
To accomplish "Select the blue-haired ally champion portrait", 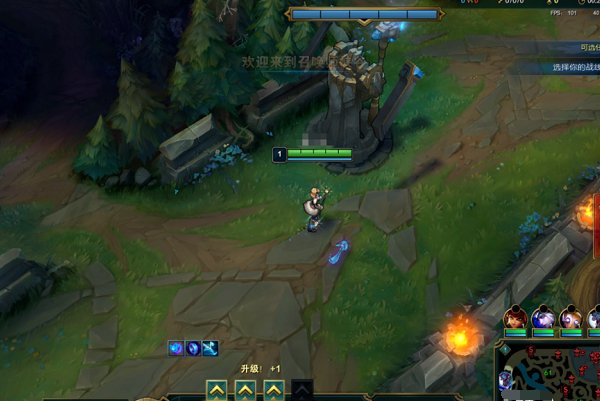I will 543,320.
